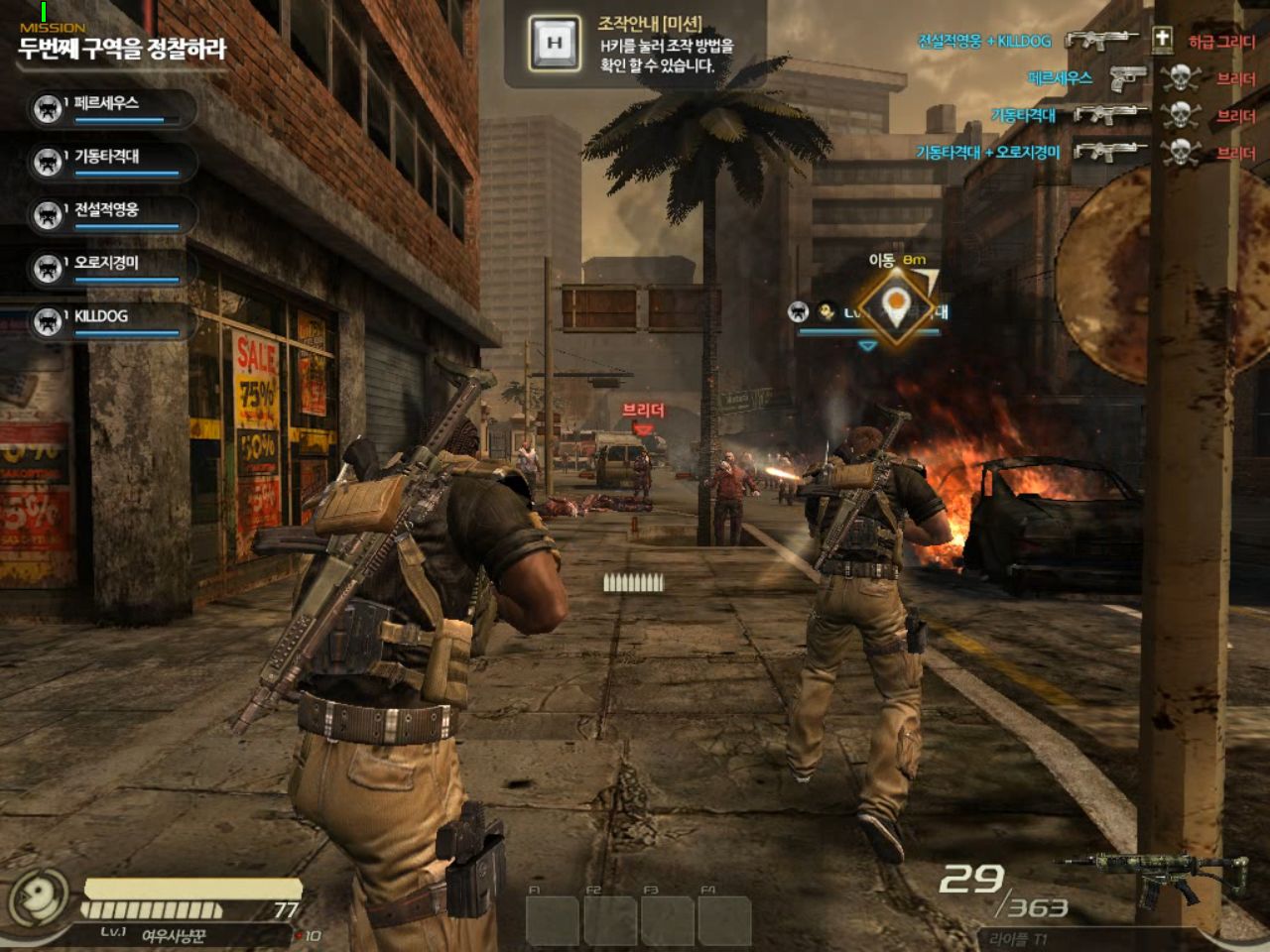Screen dimensions: 1270x952
Task: Select KILLDOG in the squad list
Action: click(x=107, y=319)
